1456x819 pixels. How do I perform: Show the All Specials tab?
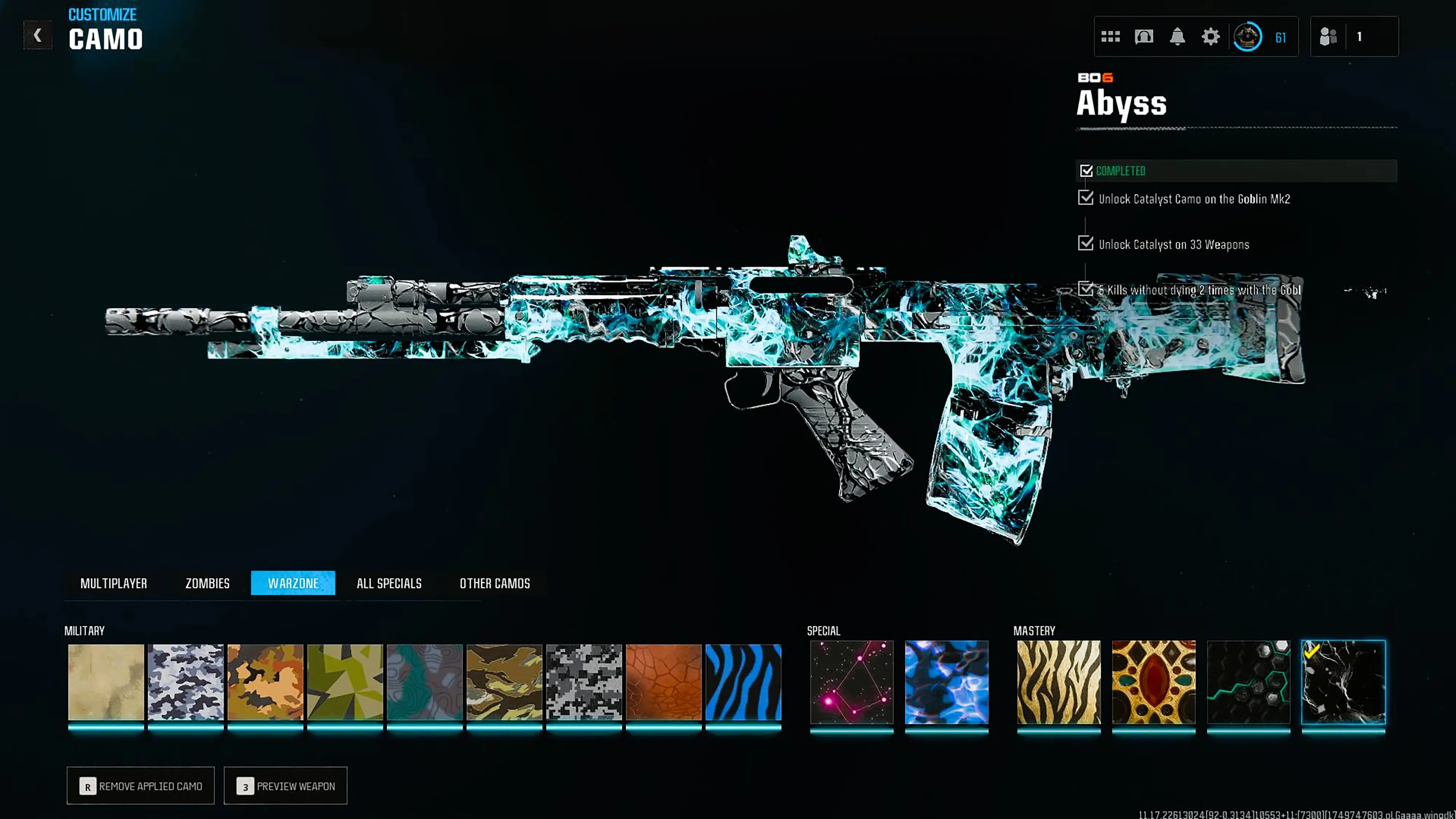389,583
